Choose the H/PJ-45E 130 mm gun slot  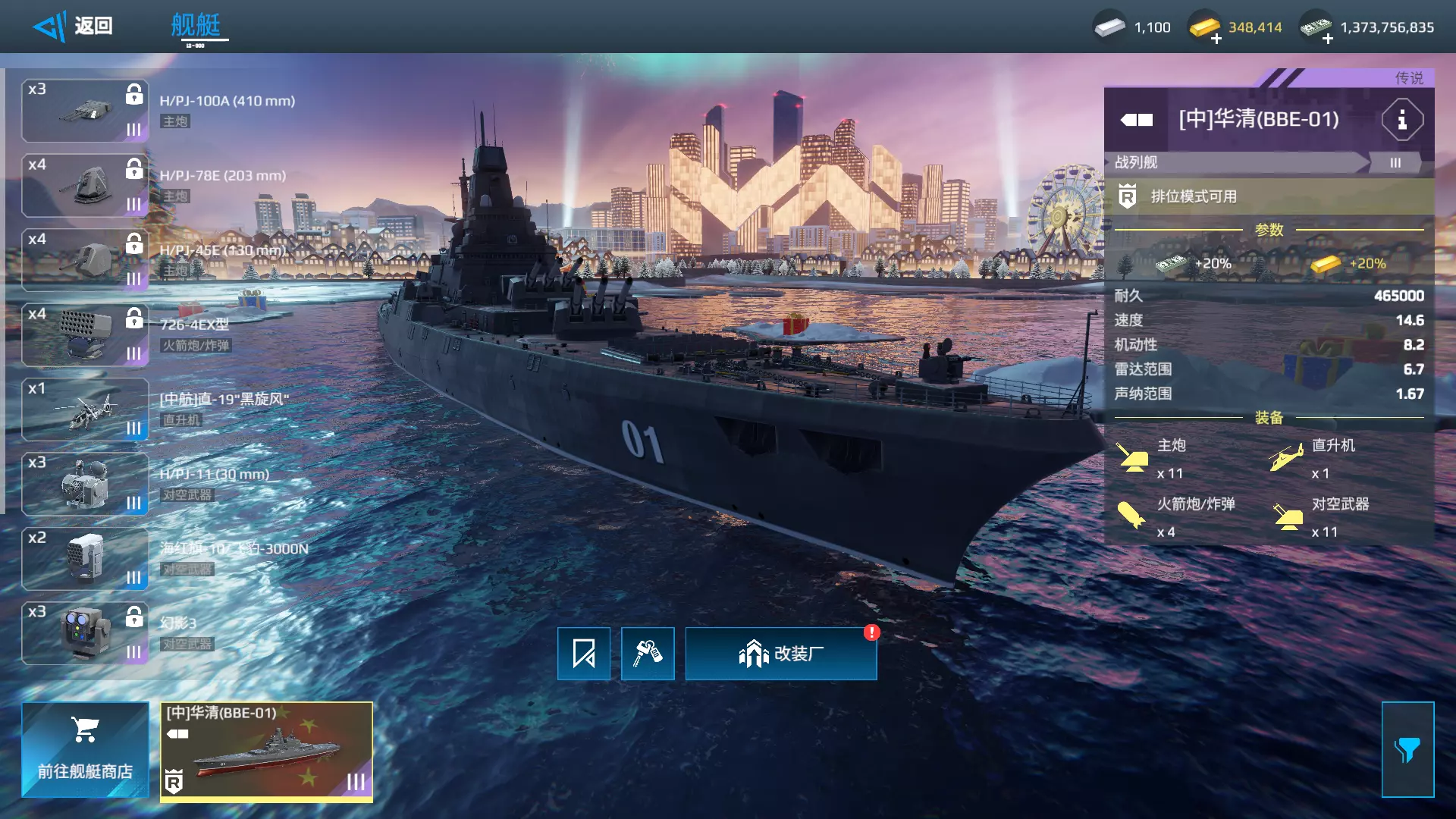click(x=85, y=260)
